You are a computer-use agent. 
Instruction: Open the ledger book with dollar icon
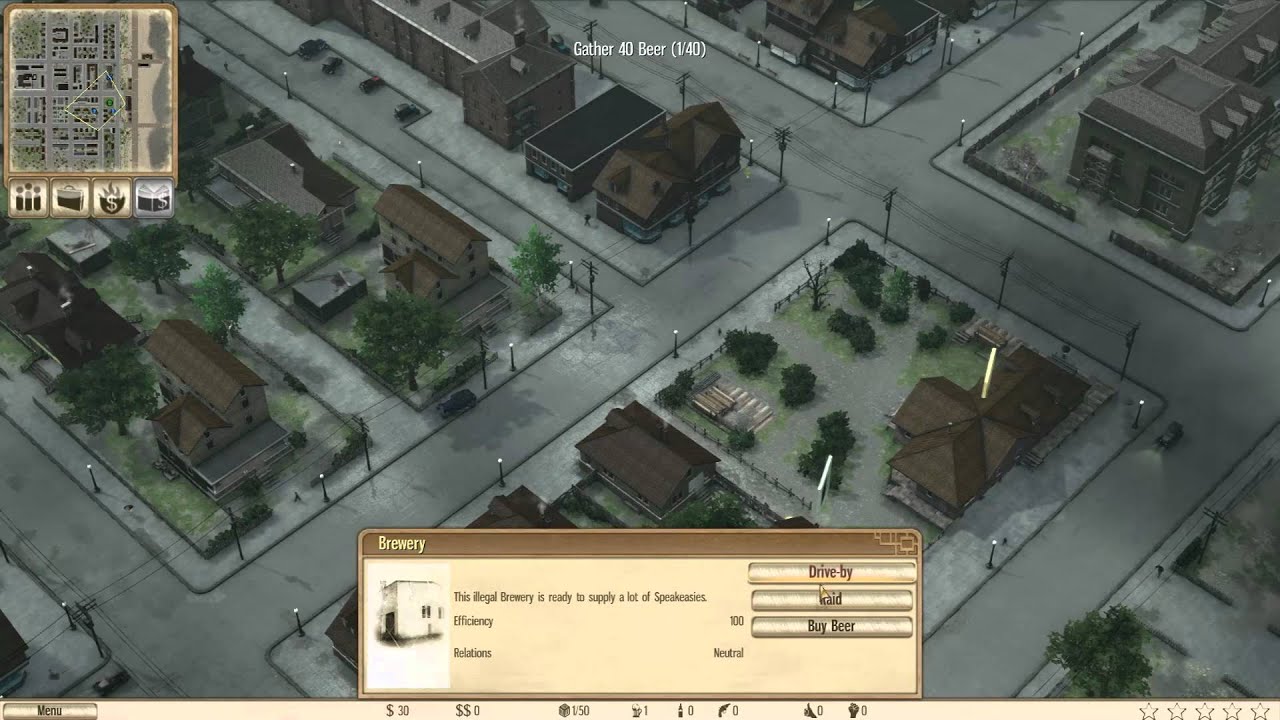(x=153, y=198)
